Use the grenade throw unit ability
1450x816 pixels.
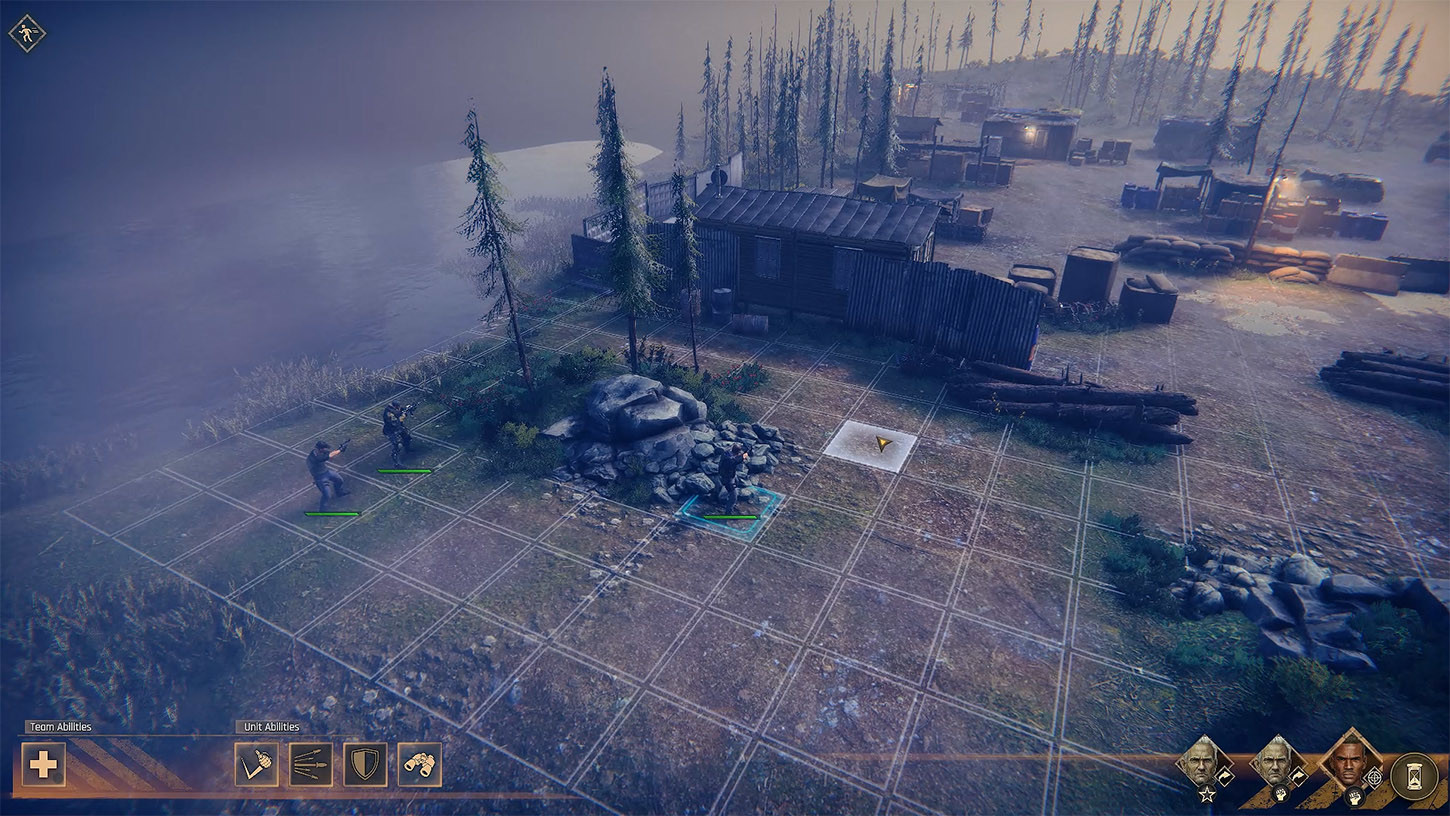click(256, 765)
